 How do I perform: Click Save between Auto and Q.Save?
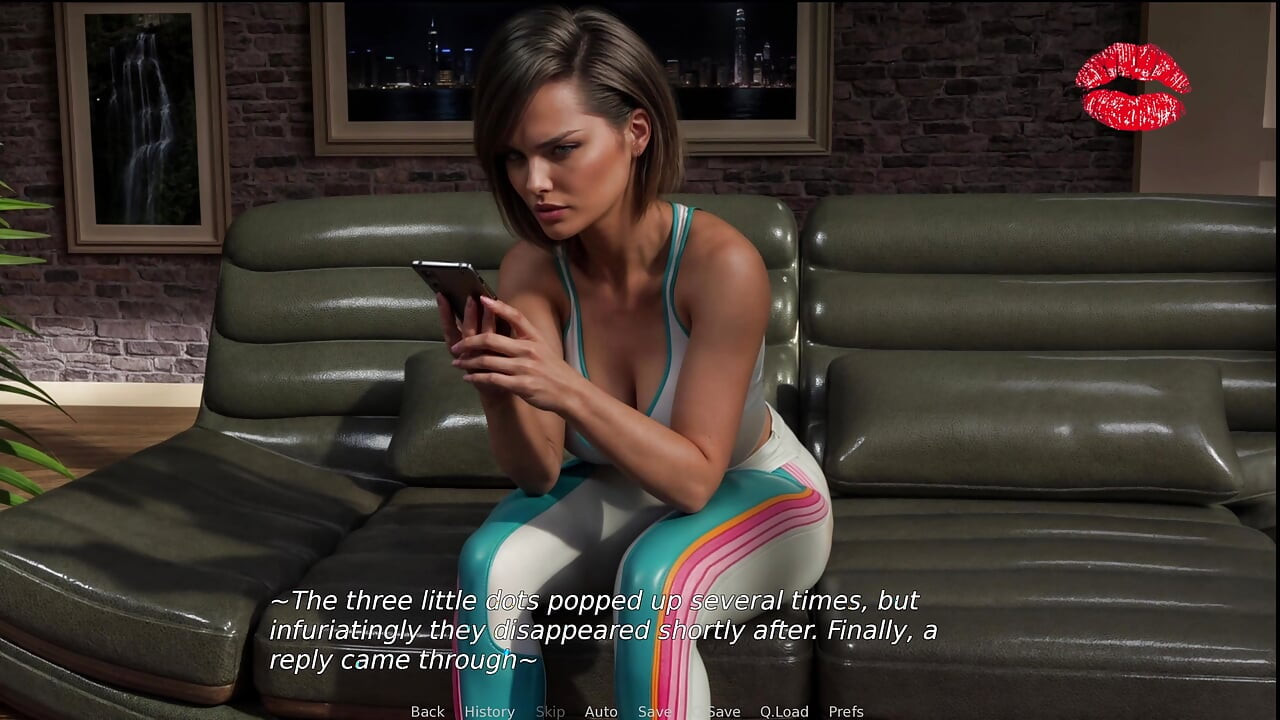coord(655,711)
